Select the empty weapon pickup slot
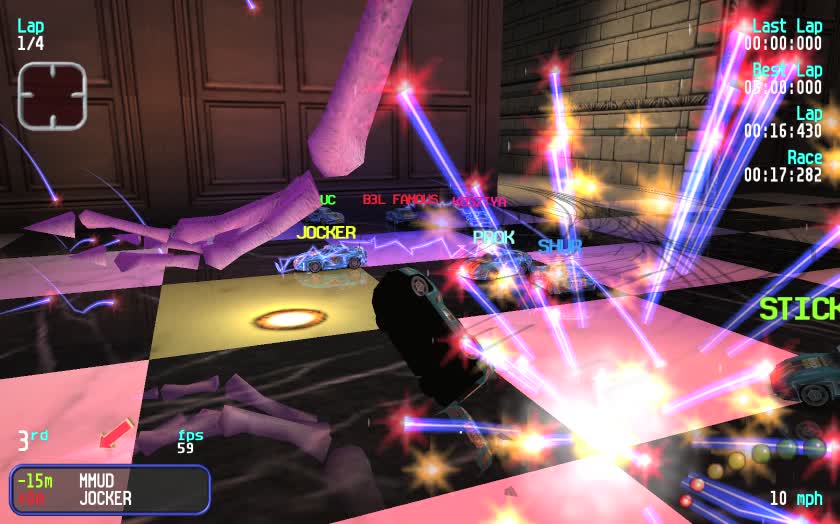840x524 pixels. [52, 96]
